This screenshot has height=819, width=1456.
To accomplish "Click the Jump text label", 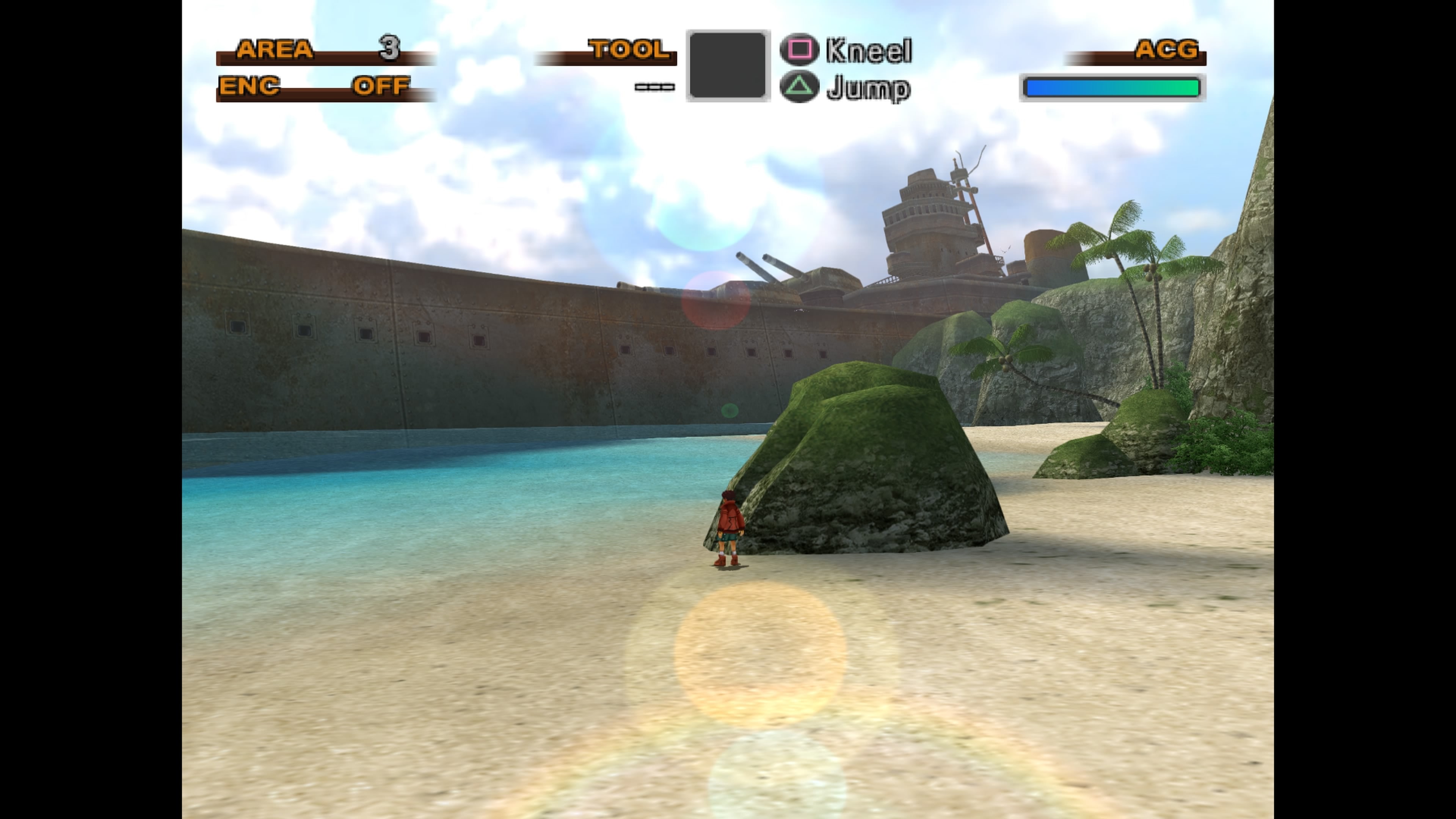I will 868,88.
